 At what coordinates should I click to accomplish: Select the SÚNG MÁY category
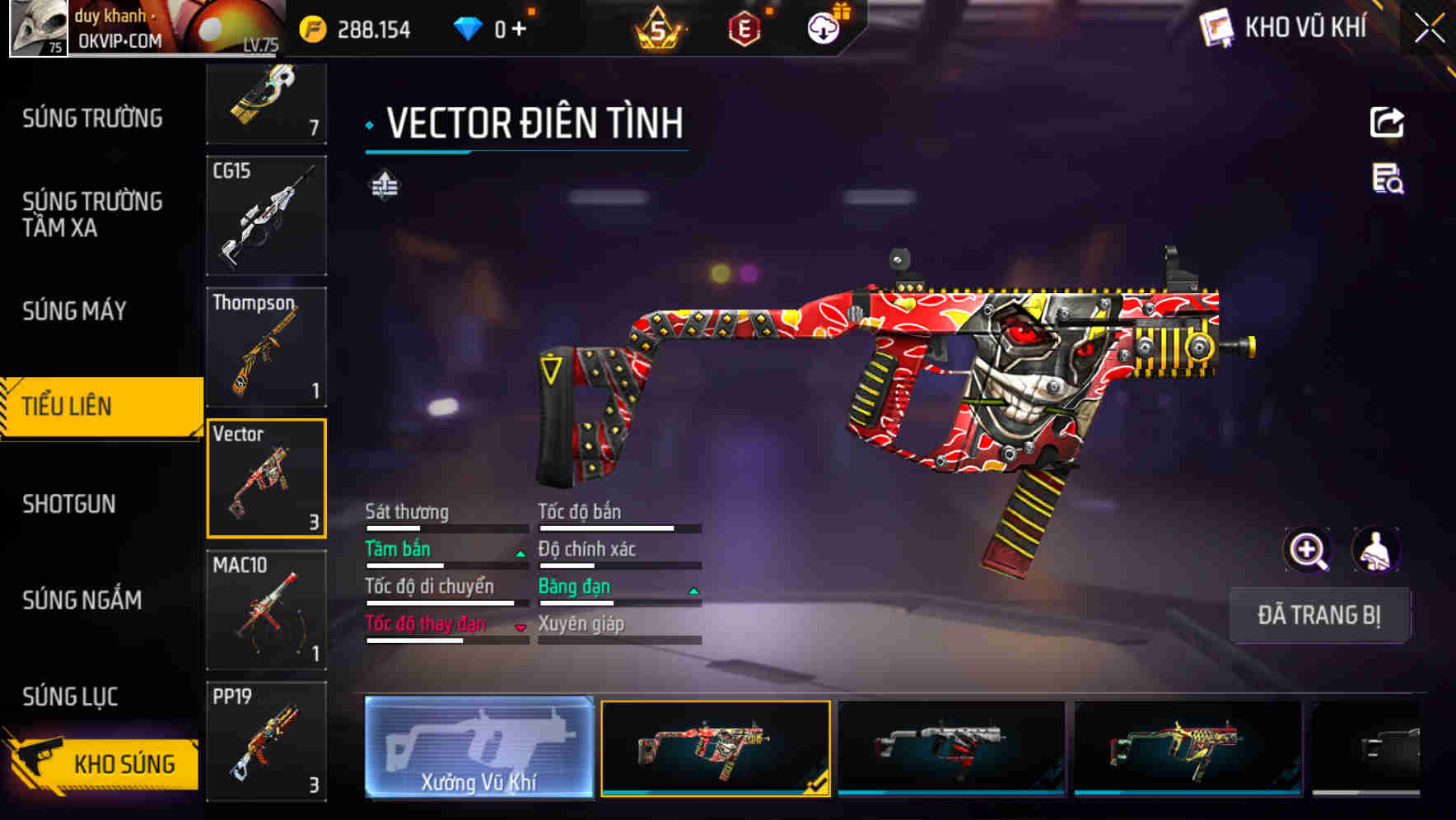point(72,311)
